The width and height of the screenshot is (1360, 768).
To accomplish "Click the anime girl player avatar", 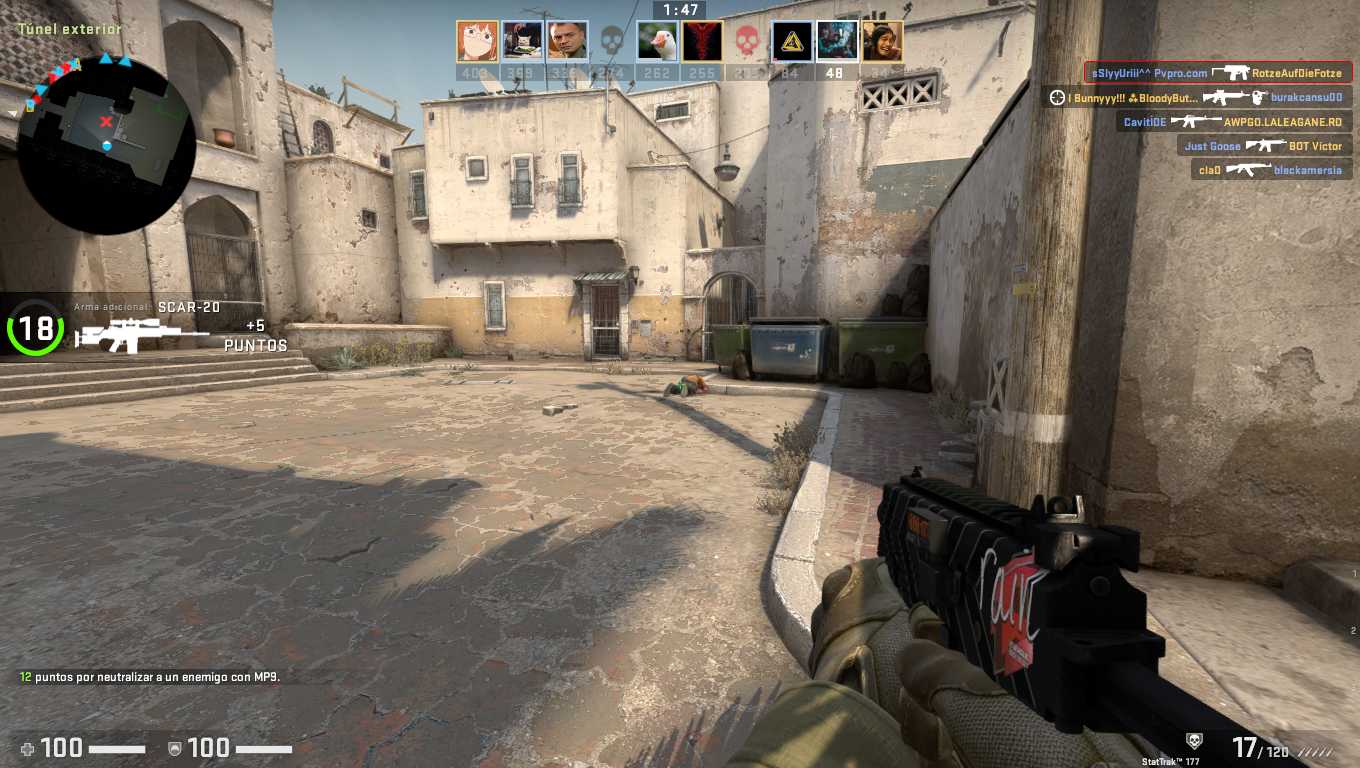I will (x=477, y=42).
